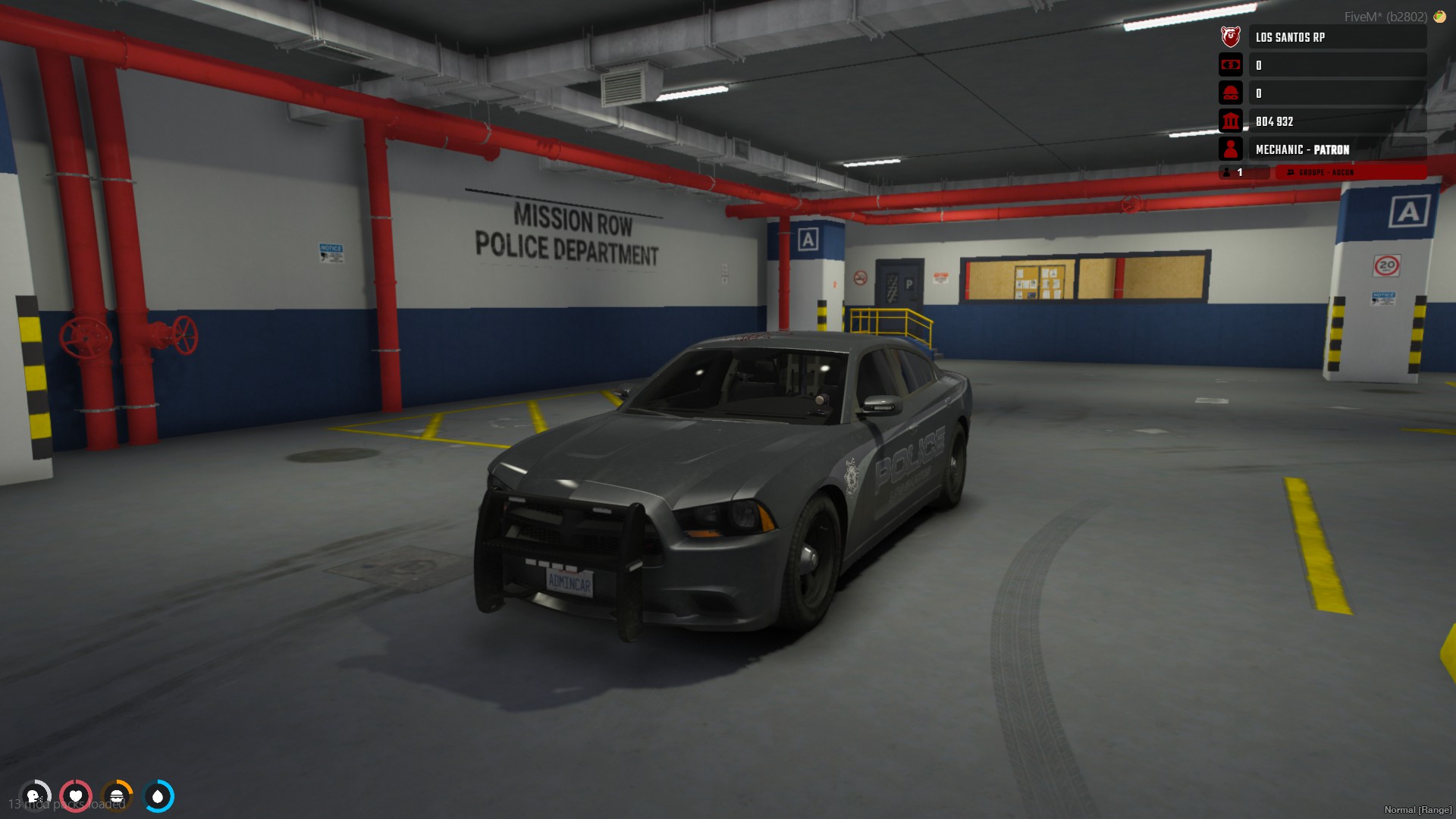Click the Mechanic - Patron job icon
This screenshot has height=819, width=1456.
click(x=1230, y=149)
